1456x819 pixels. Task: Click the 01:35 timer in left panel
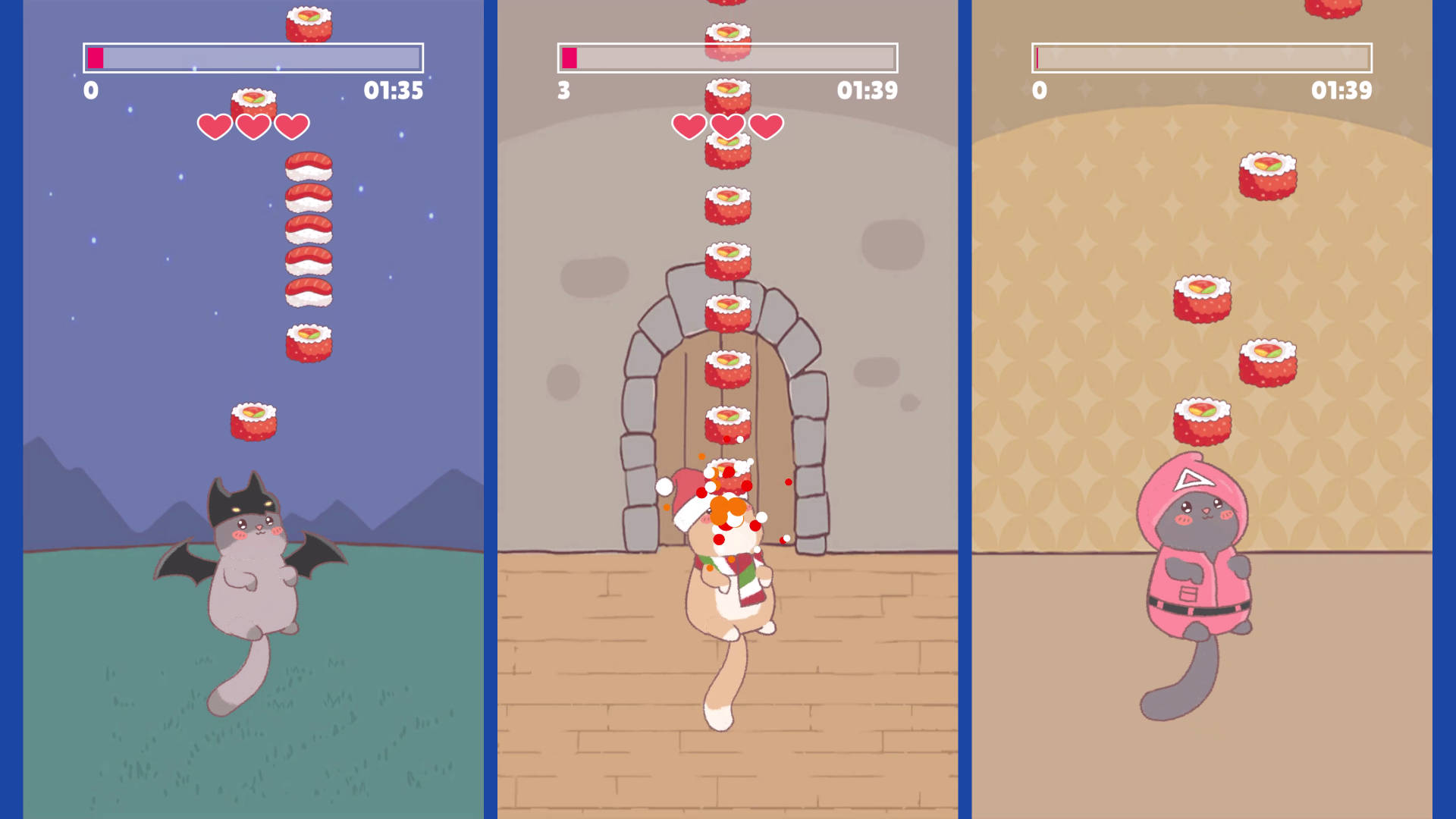tap(394, 91)
